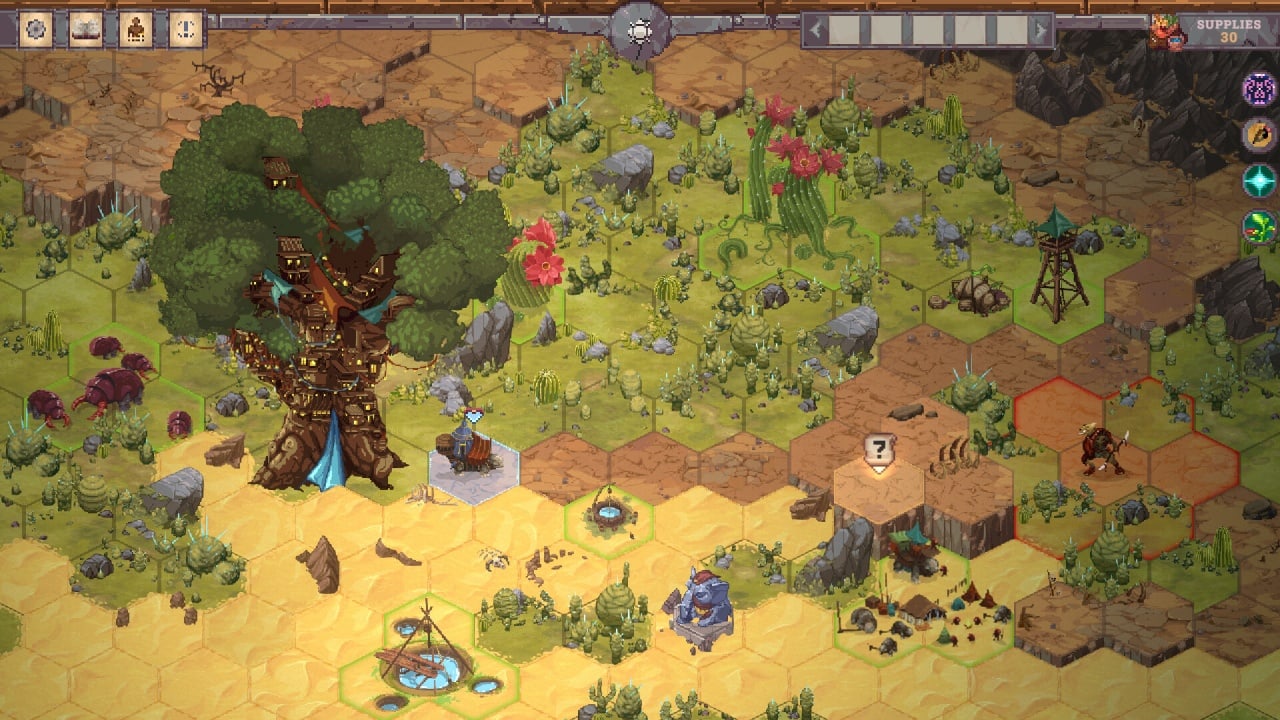
Task: Use the orange axe ability icon
Action: [x=1259, y=135]
